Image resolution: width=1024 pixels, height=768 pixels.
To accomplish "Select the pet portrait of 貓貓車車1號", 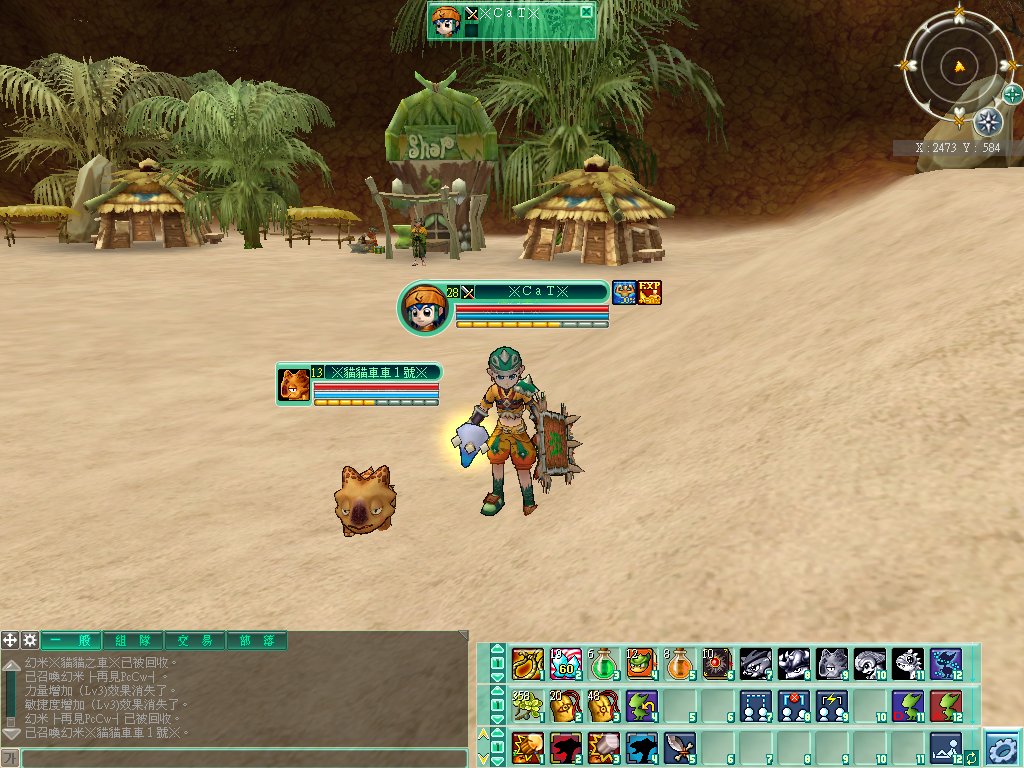I will click(294, 385).
